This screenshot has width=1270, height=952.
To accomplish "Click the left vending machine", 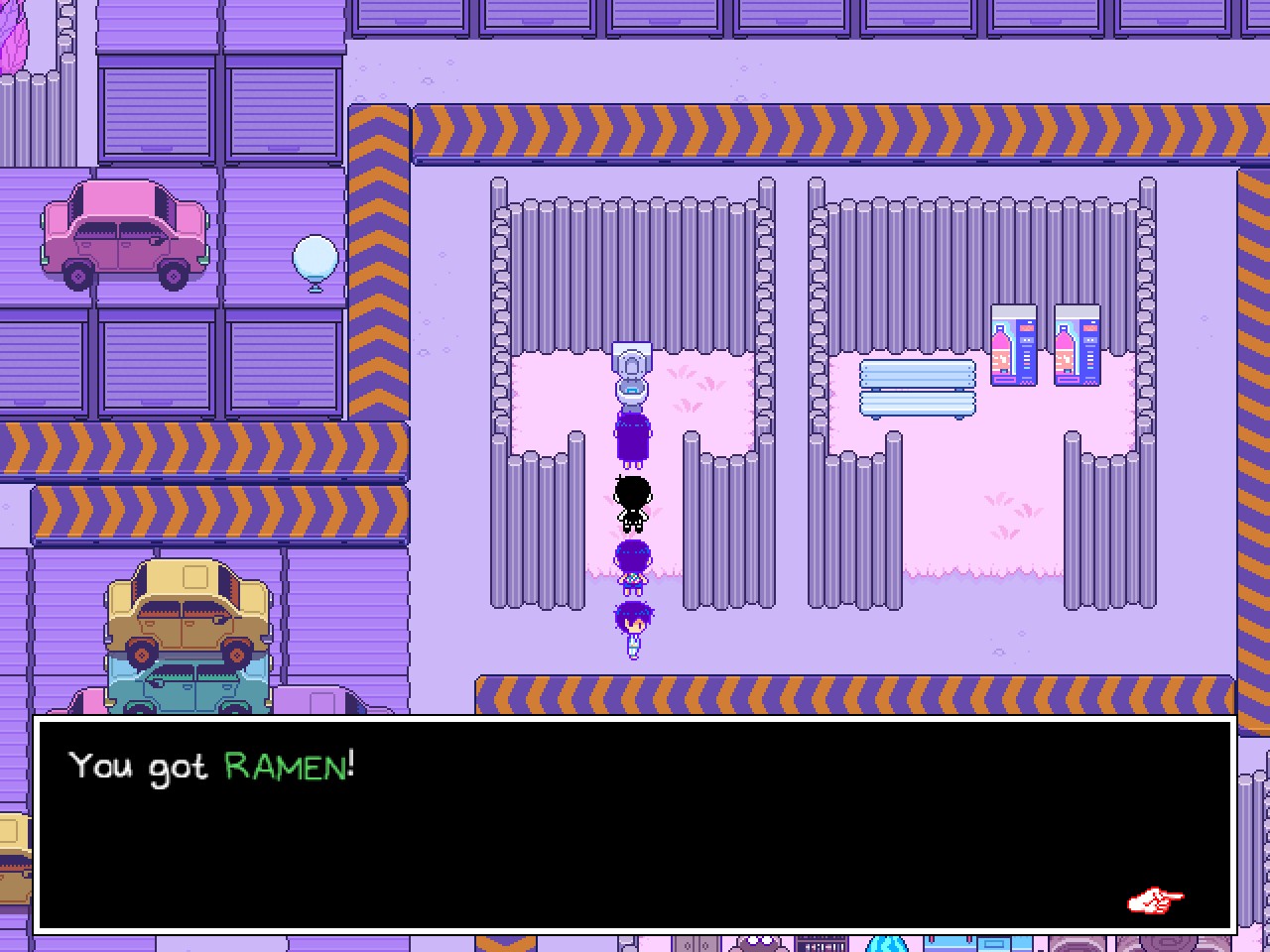I will point(1014,344).
